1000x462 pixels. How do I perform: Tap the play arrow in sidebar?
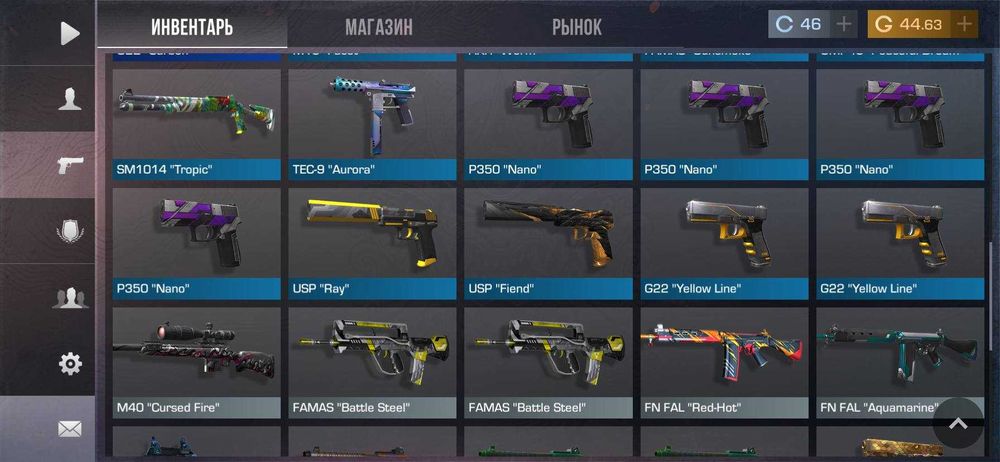click(x=69, y=33)
